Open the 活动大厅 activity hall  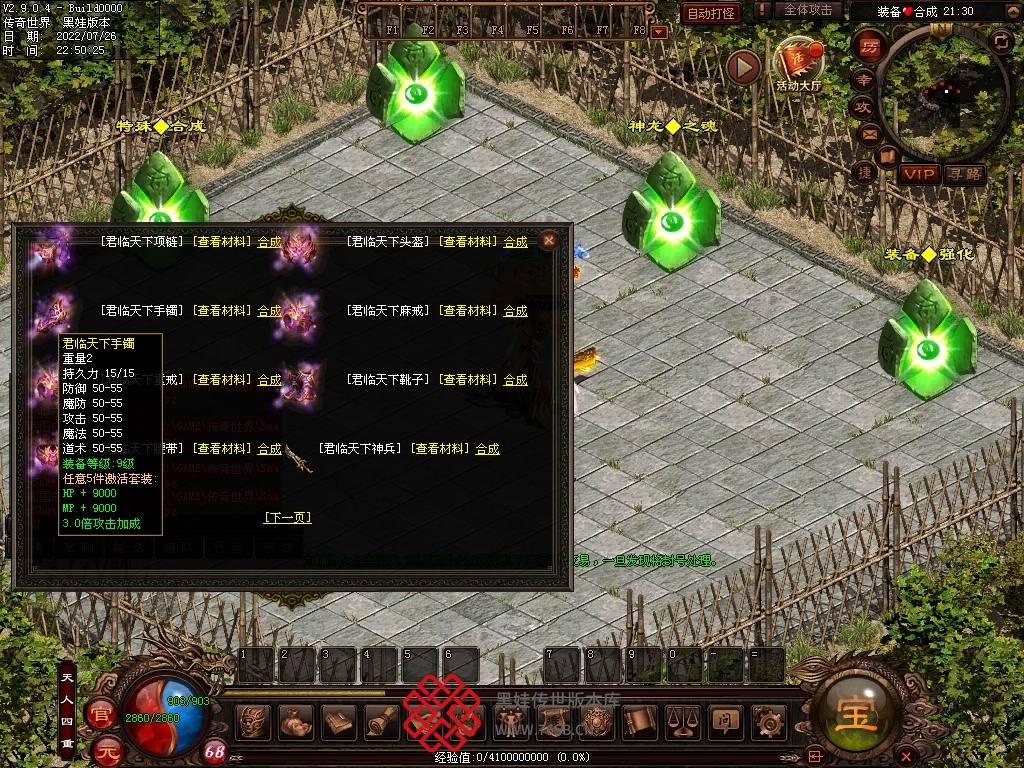click(797, 63)
